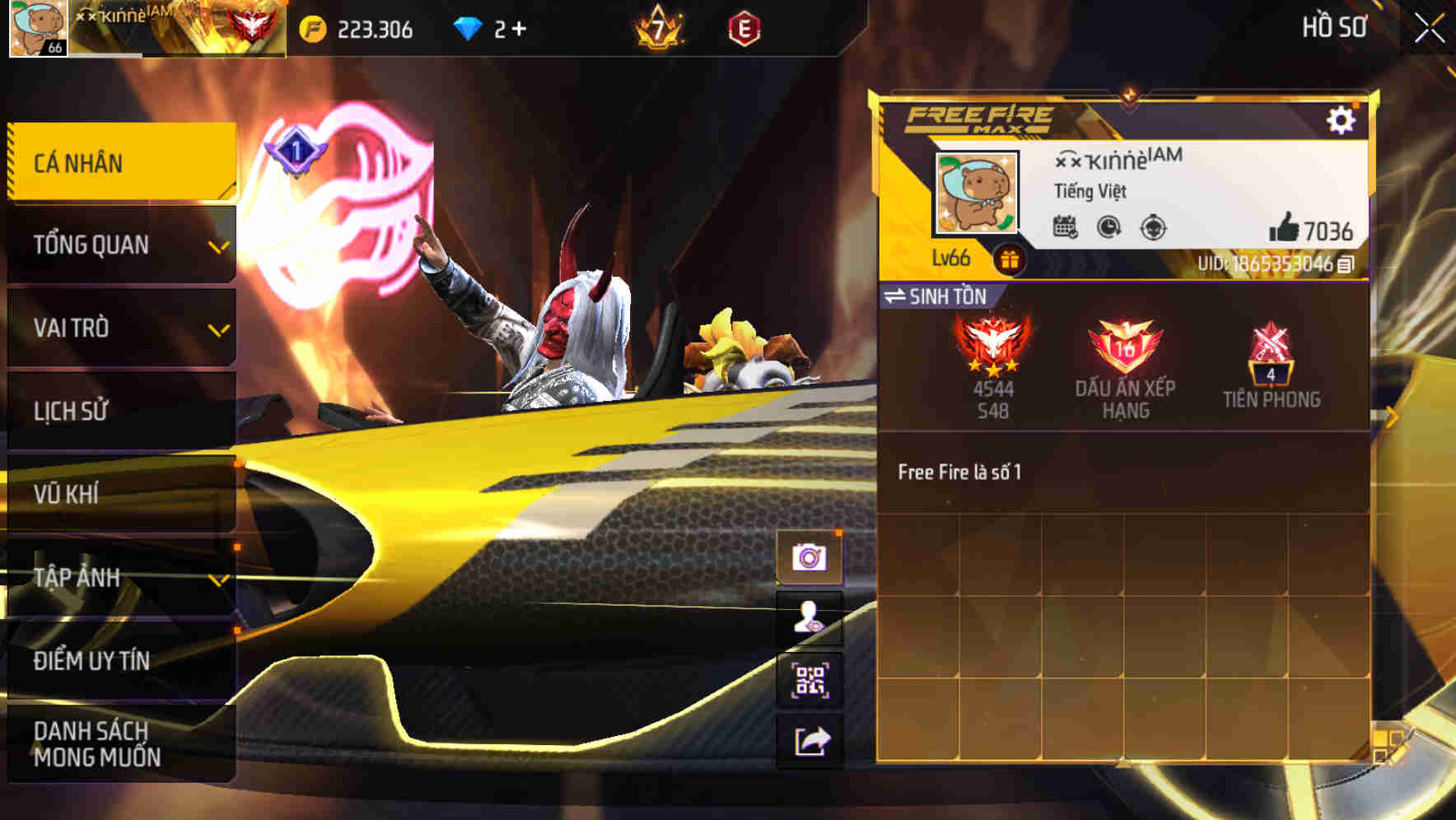
Task: View the TIÊN PHONG rank badge
Action: 1271,358
